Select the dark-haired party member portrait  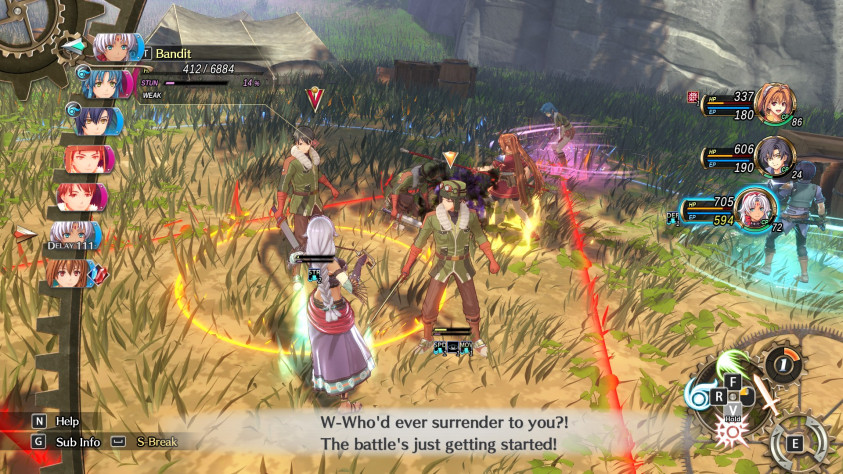tap(773, 155)
